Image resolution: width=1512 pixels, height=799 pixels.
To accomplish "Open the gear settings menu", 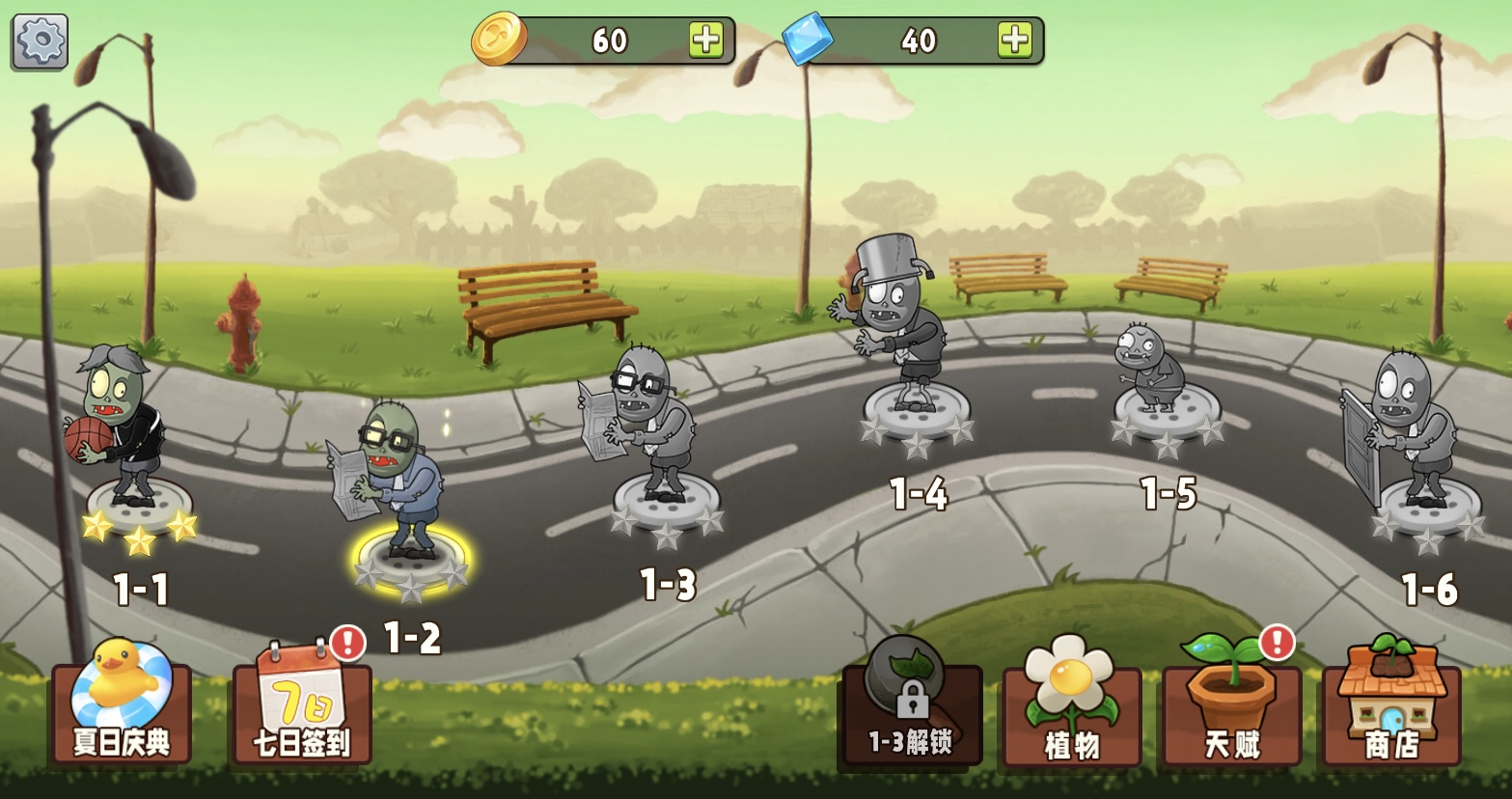I will (40, 41).
